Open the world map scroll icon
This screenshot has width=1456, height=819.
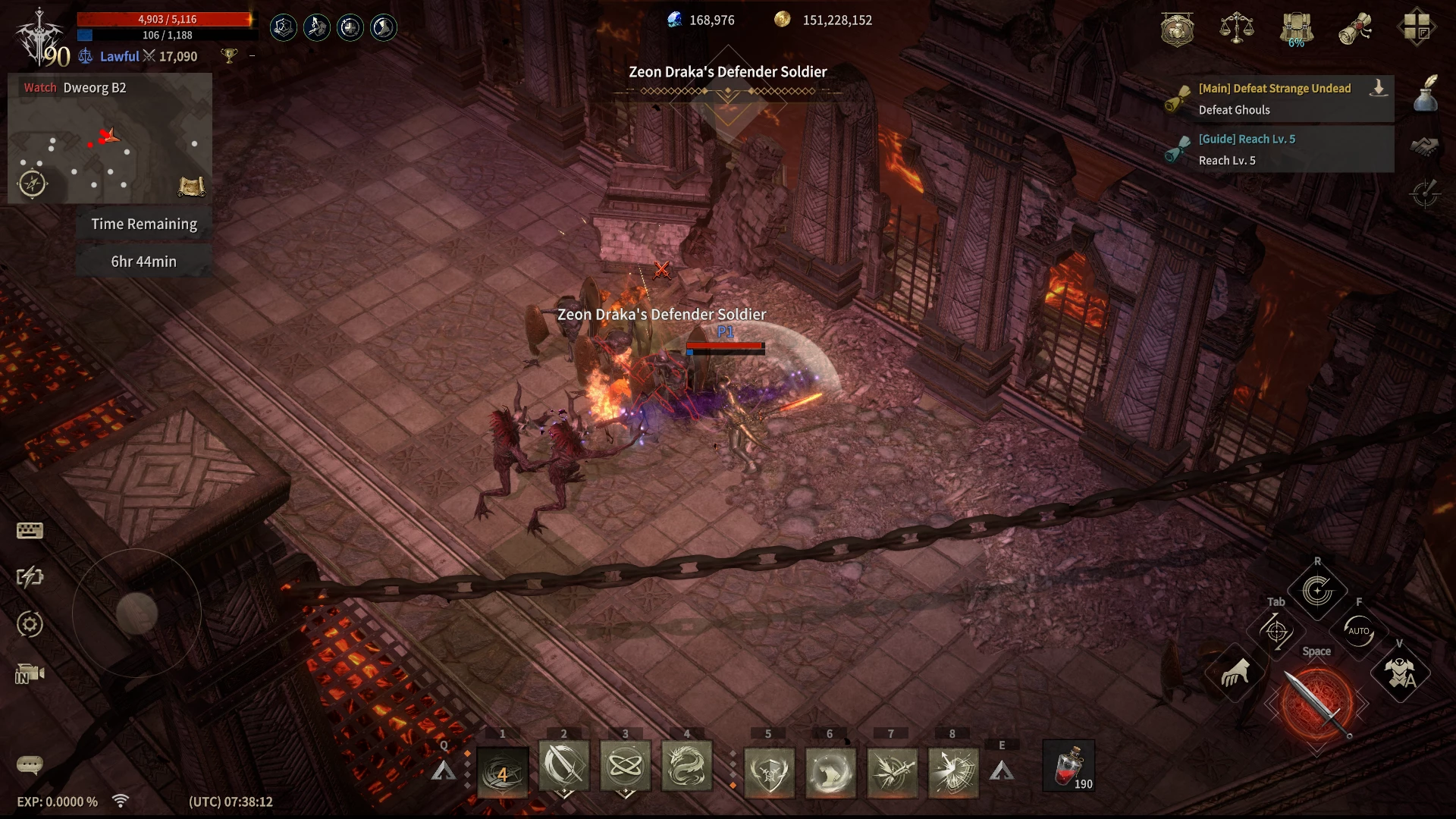pyautogui.click(x=191, y=186)
